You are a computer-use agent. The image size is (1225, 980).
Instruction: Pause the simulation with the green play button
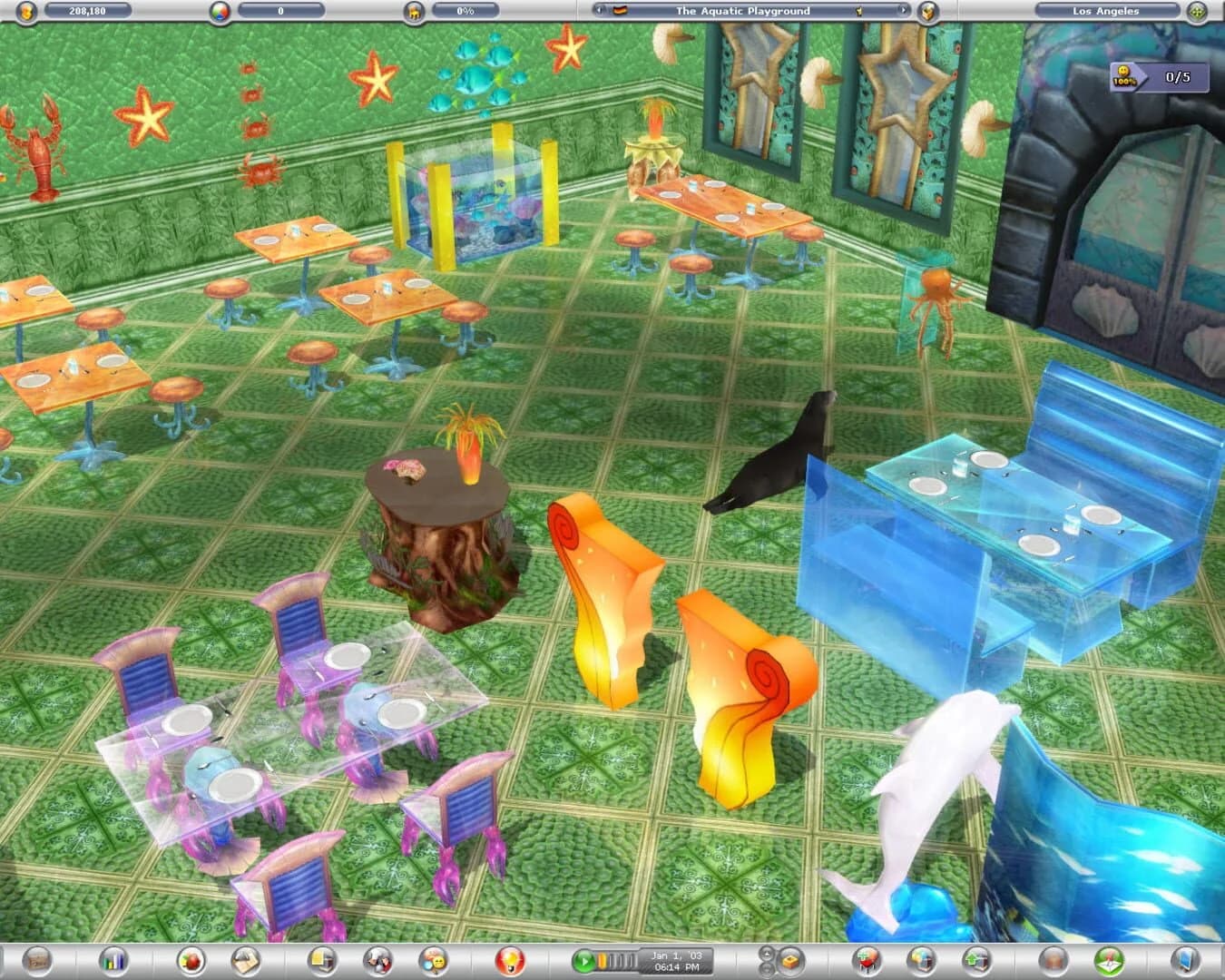click(583, 959)
